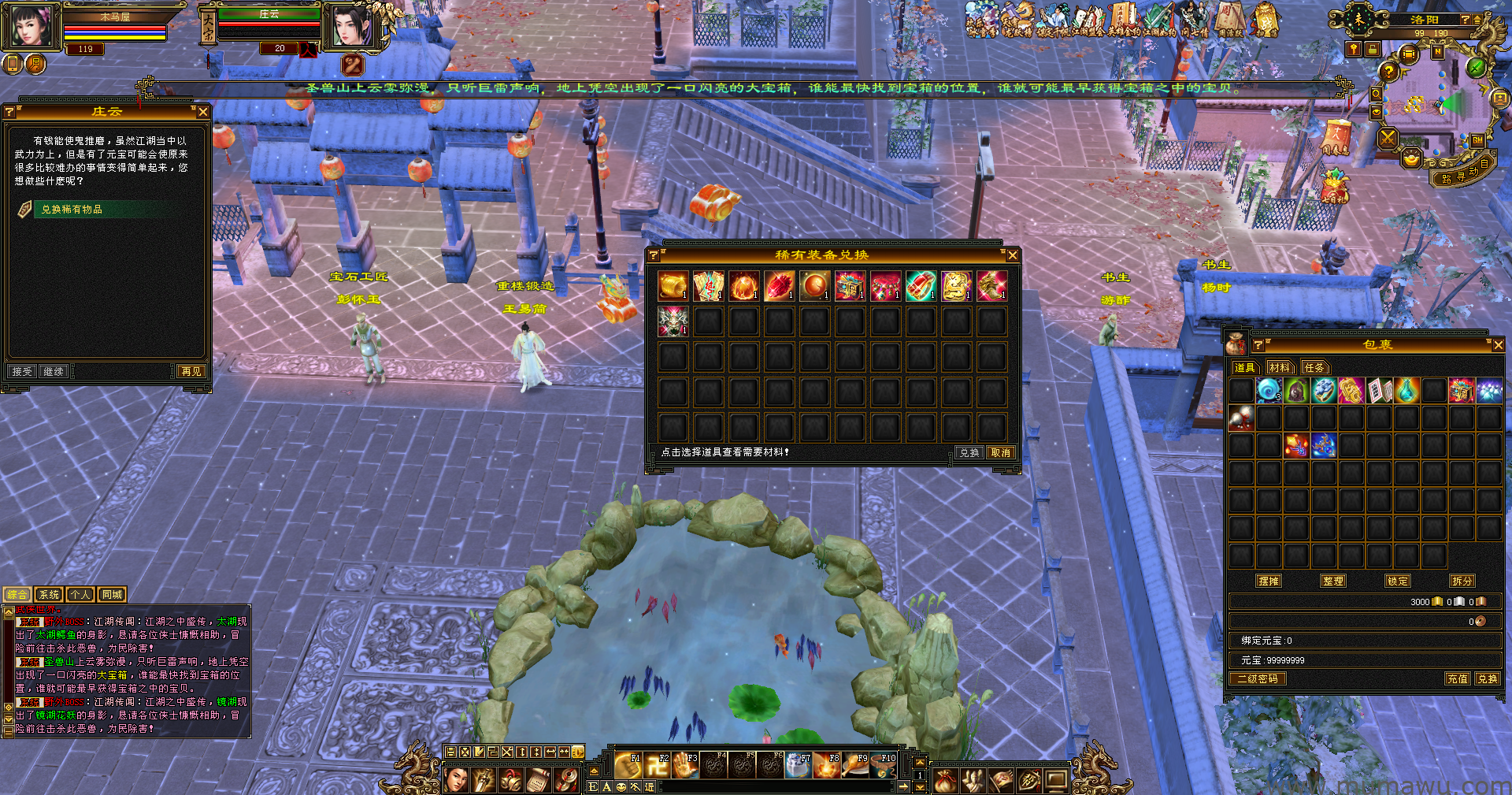Screen dimensions: 1512x795
Task: Choose the 兑换稀有物品 dialogue option
Action: (72, 210)
